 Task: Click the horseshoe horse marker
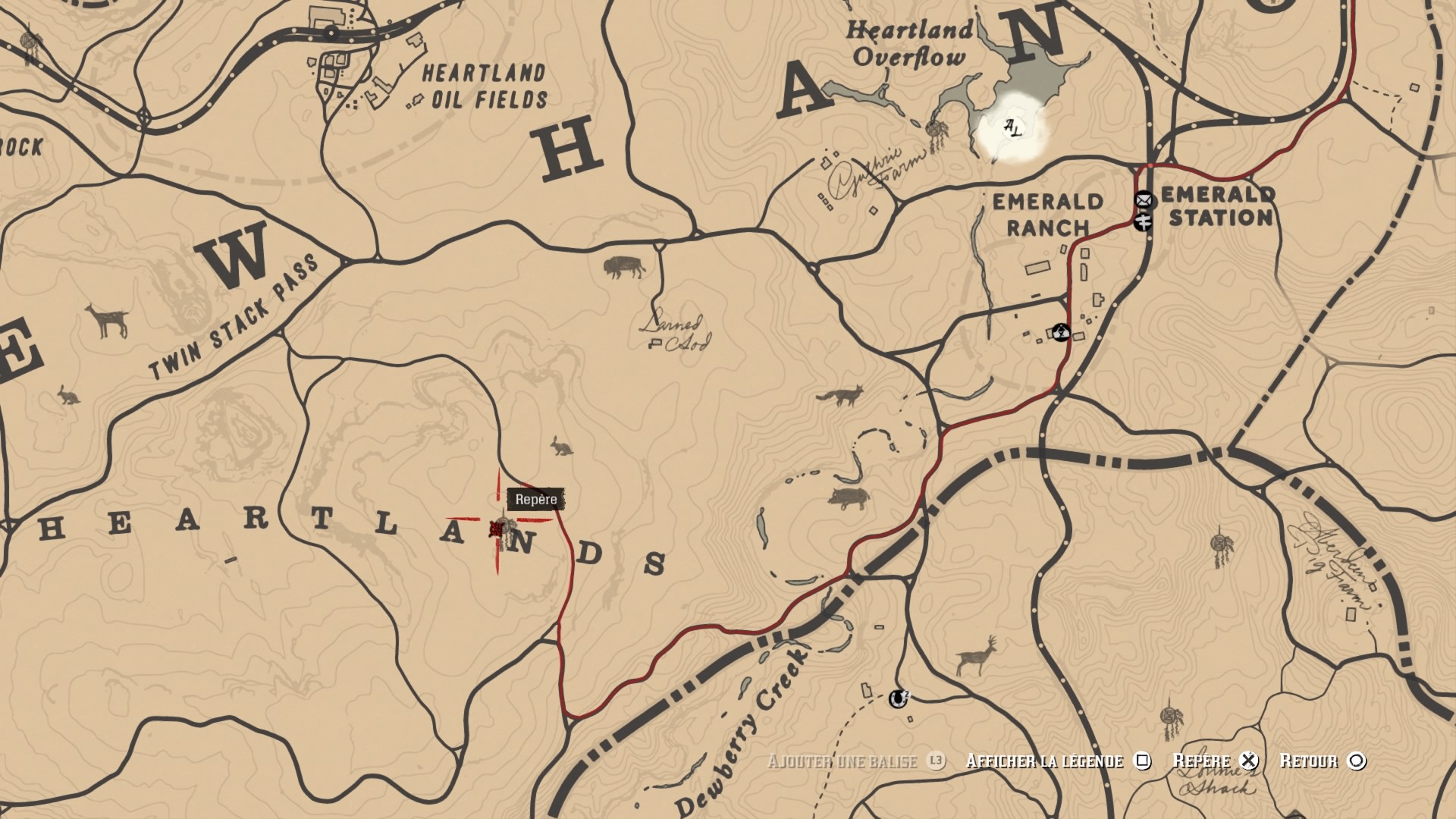click(x=899, y=698)
